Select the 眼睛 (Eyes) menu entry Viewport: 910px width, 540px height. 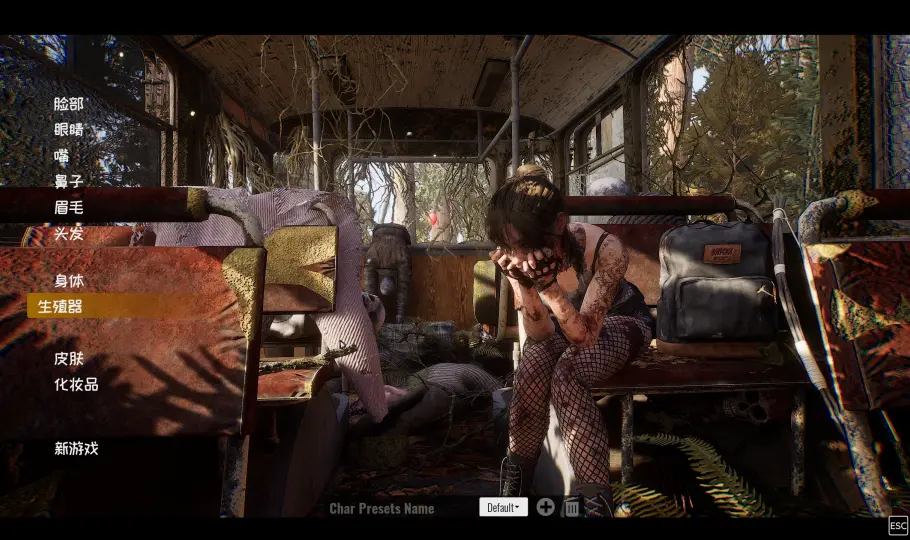pyautogui.click(x=69, y=129)
